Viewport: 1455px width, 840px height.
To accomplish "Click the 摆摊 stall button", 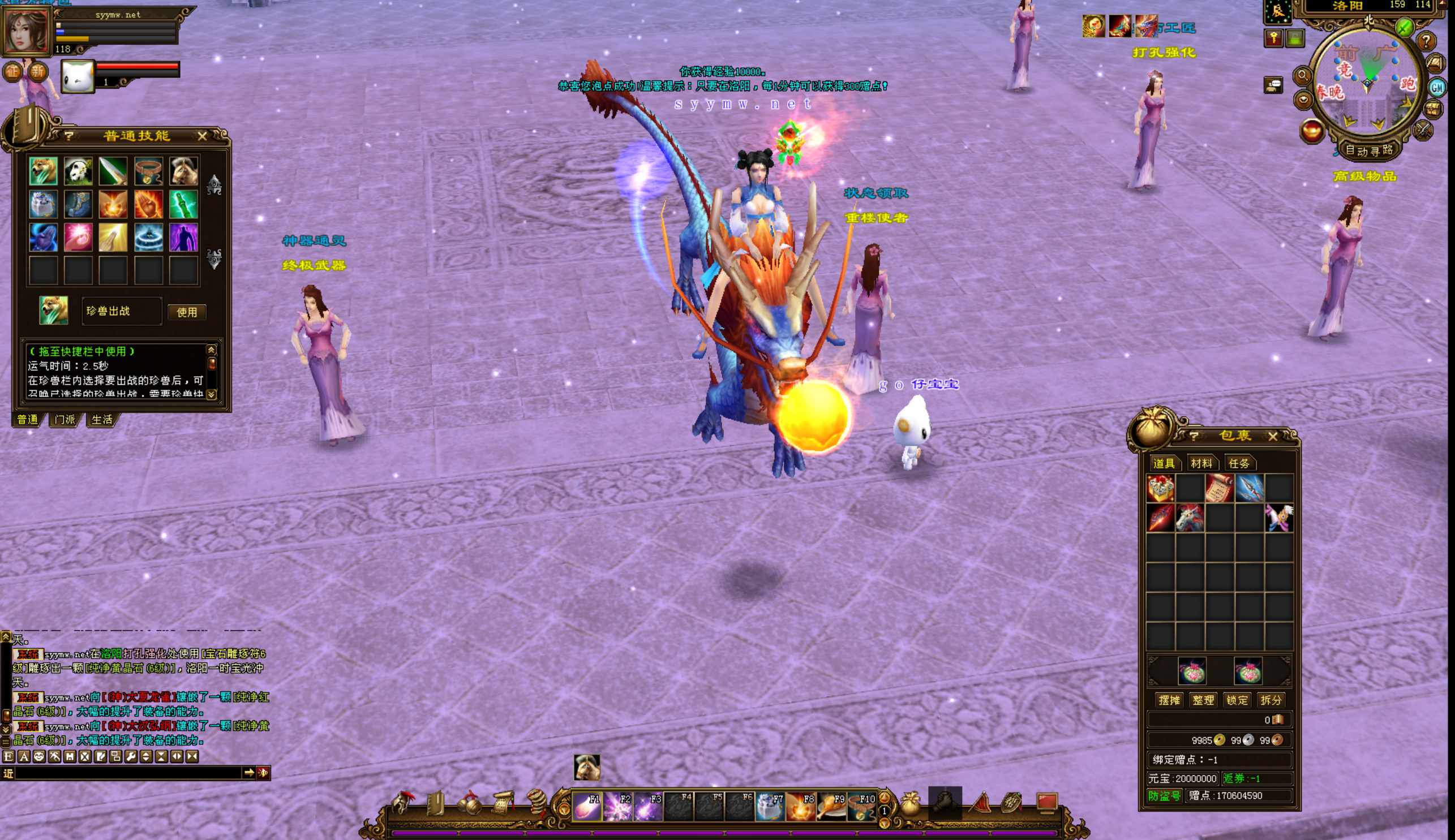I will click(1169, 700).
